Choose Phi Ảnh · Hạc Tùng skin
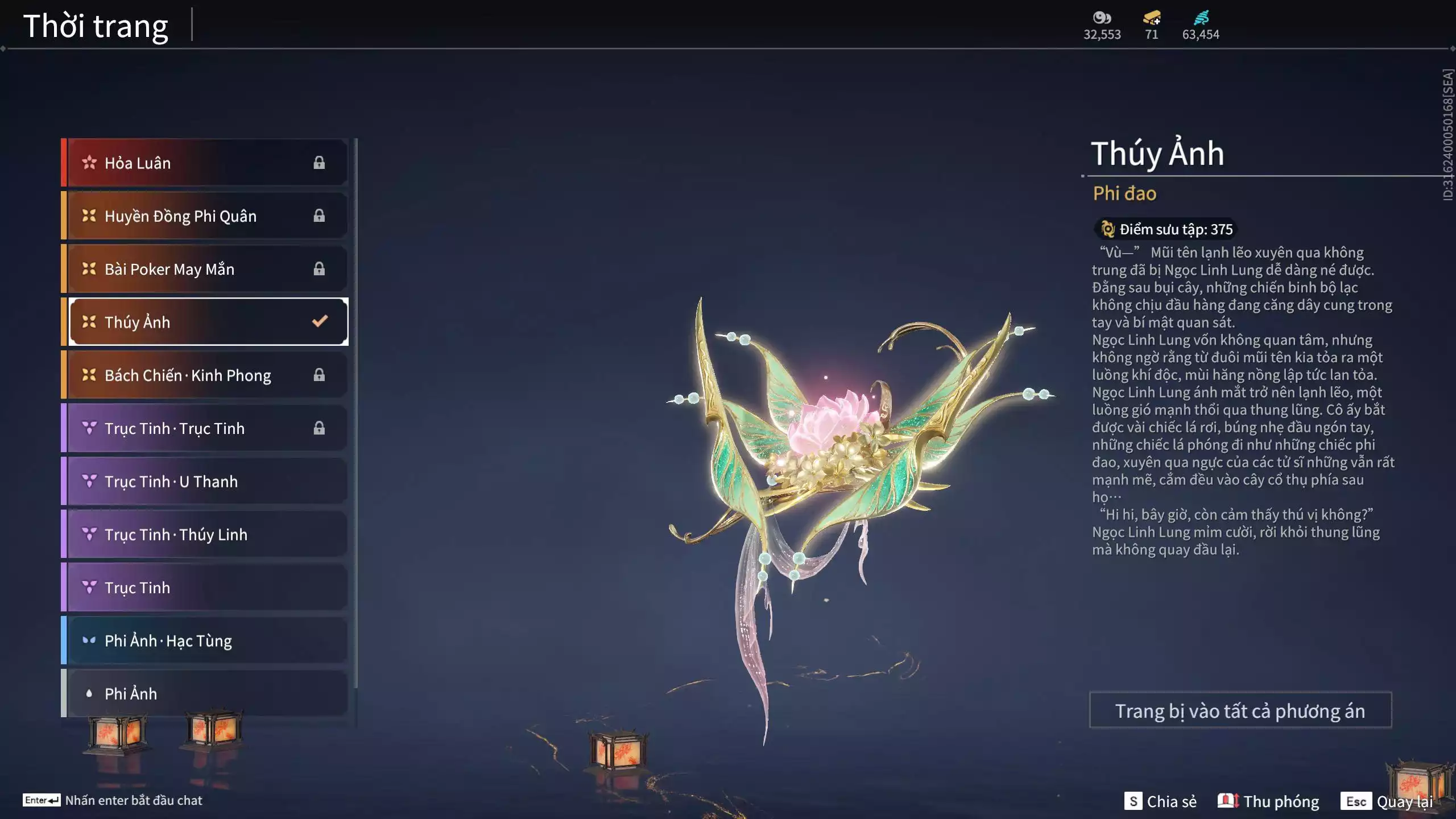Viewport: 1456px width, 819px height. point(205,640)
